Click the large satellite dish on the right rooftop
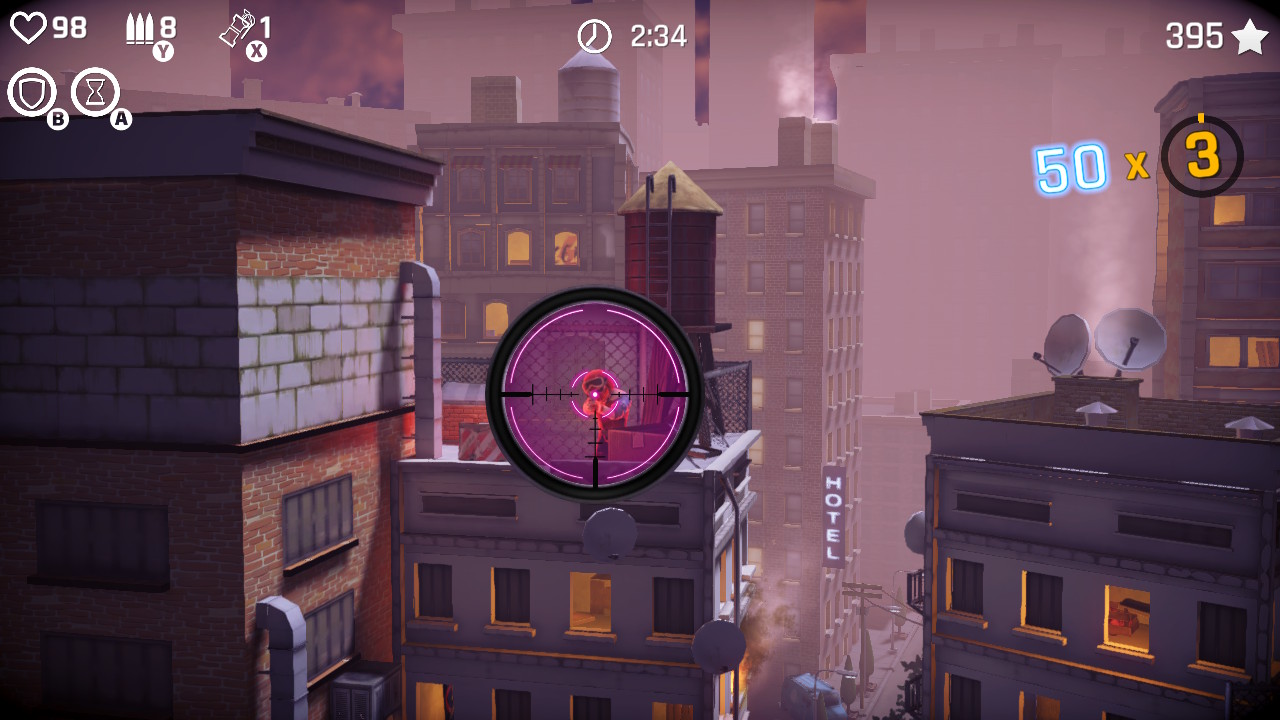The height and width of the screenshot is (720, 1280). [1130, 340]
